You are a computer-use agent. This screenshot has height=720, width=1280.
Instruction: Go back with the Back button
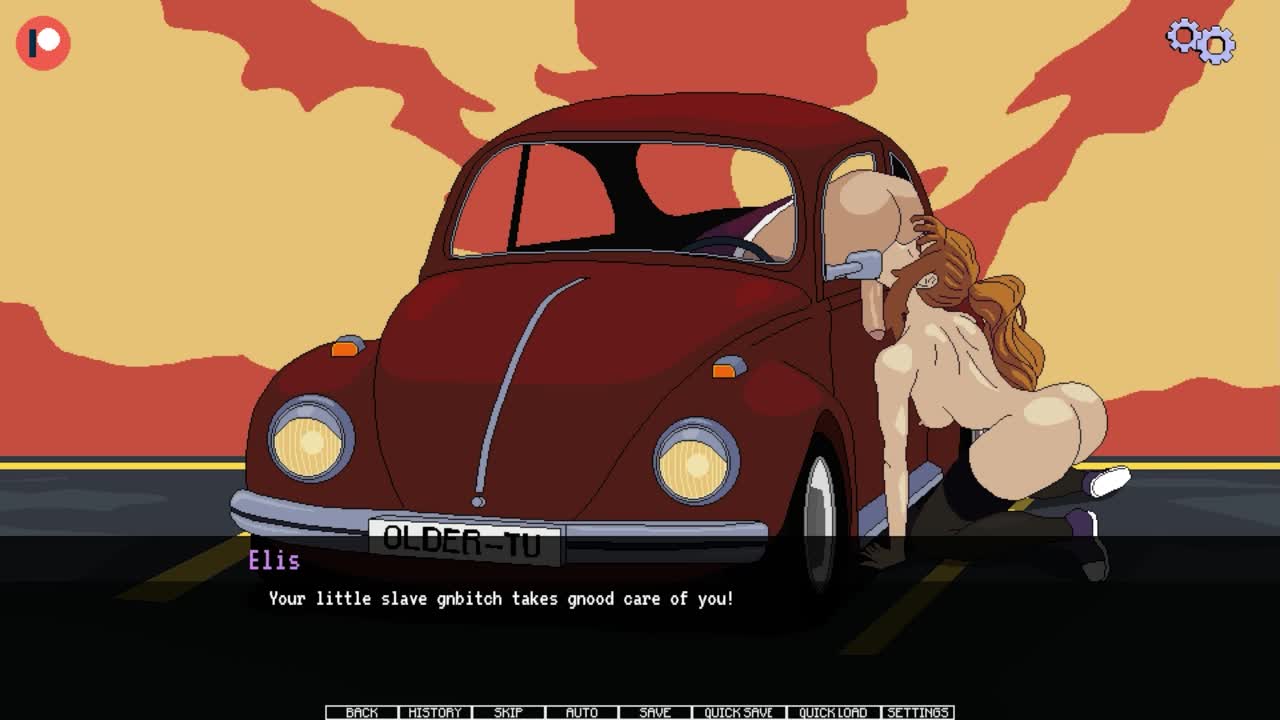point(362,712)
